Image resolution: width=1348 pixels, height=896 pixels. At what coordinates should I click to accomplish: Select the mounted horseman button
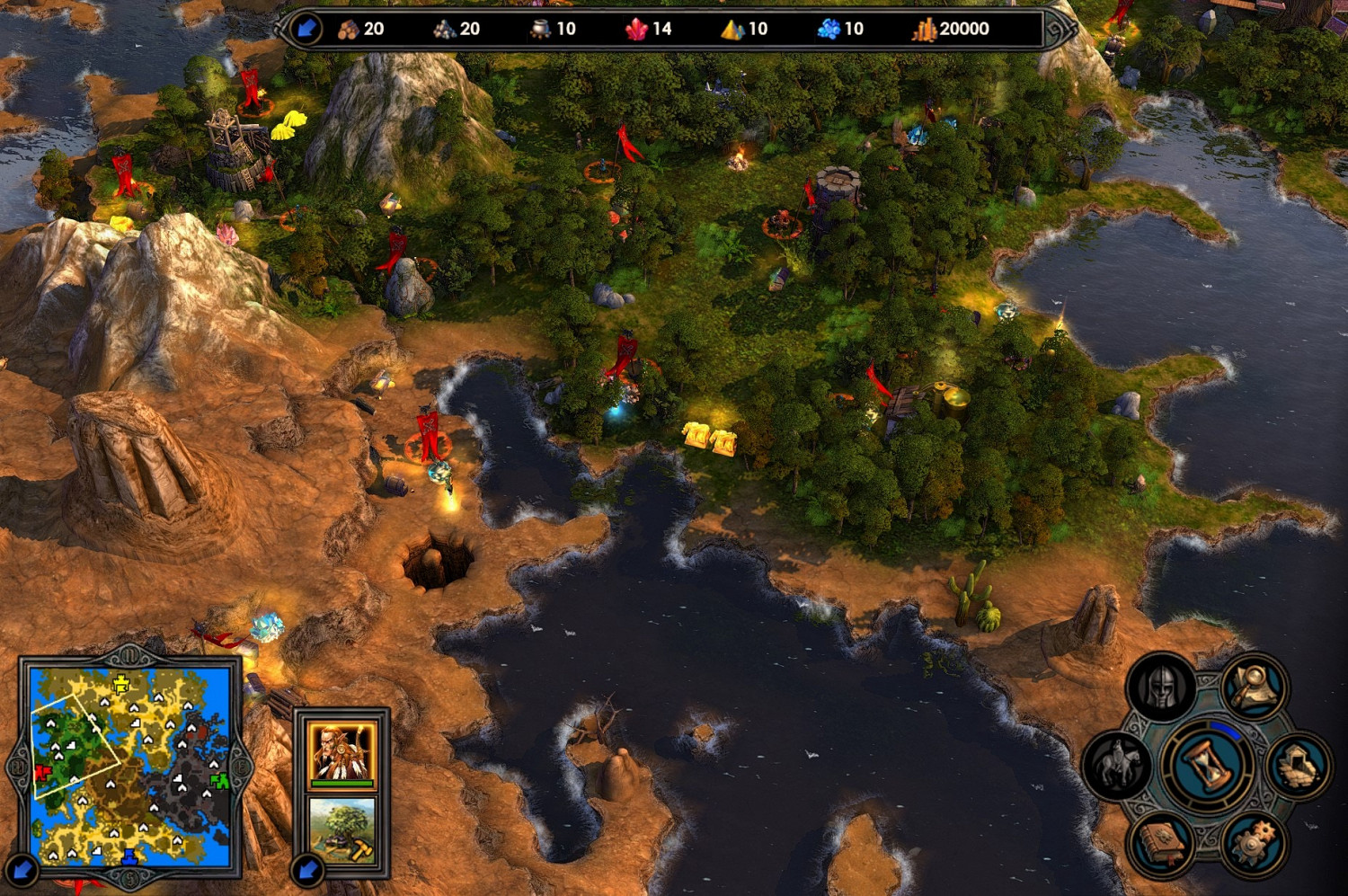1119,766
